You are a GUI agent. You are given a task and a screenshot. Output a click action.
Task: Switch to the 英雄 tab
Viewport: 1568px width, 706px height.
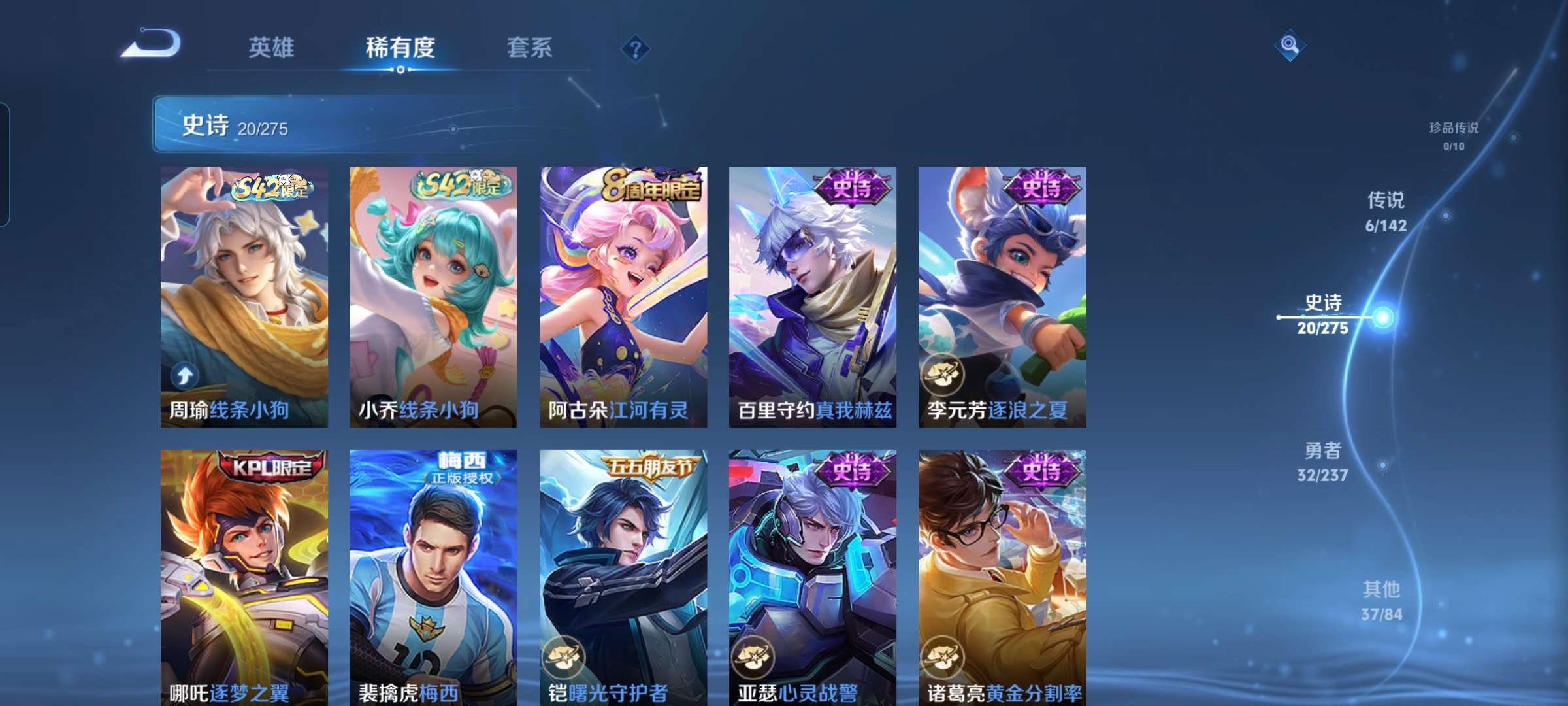click(x=272, y=47)
